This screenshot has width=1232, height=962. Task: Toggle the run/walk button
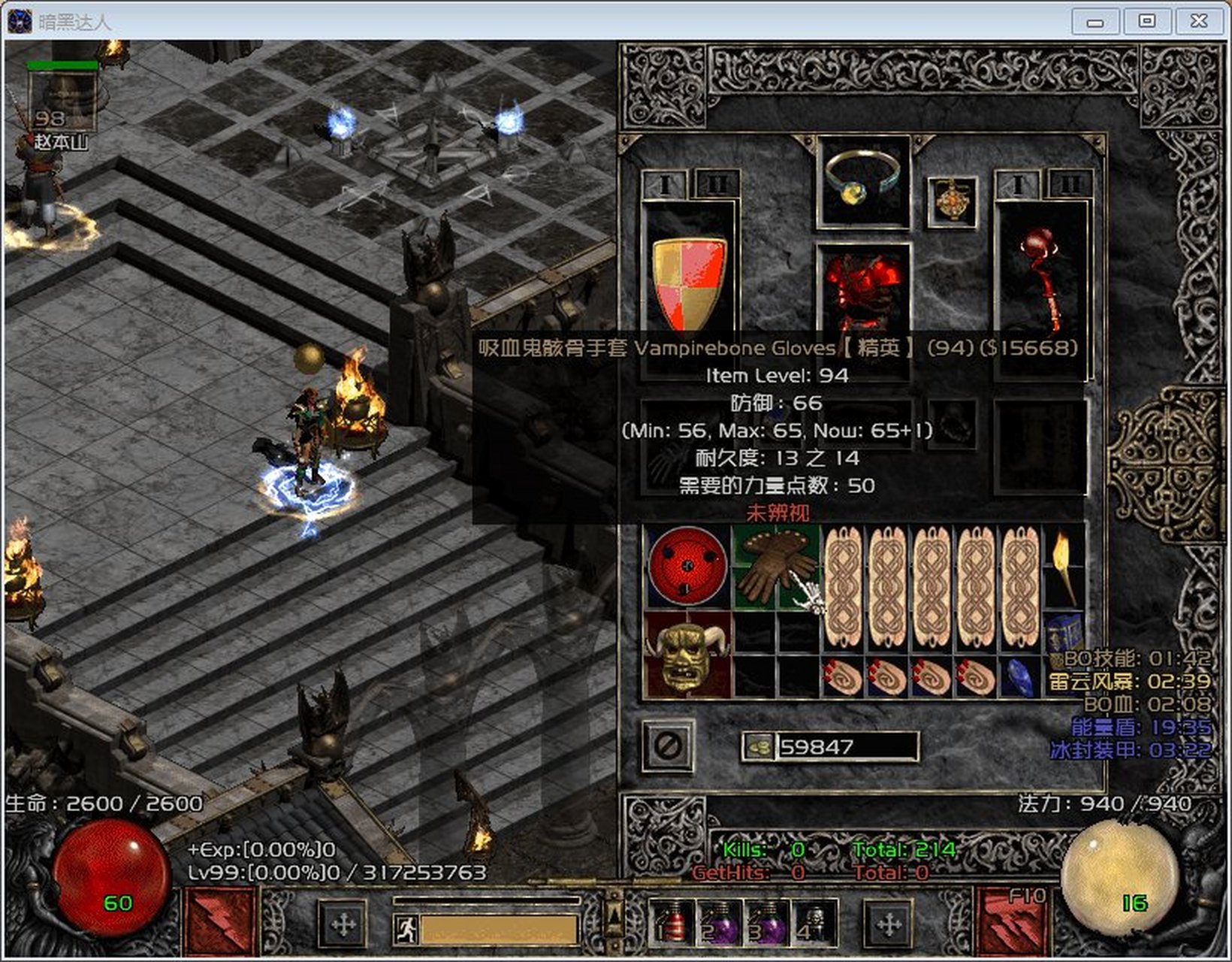point(406,930)
